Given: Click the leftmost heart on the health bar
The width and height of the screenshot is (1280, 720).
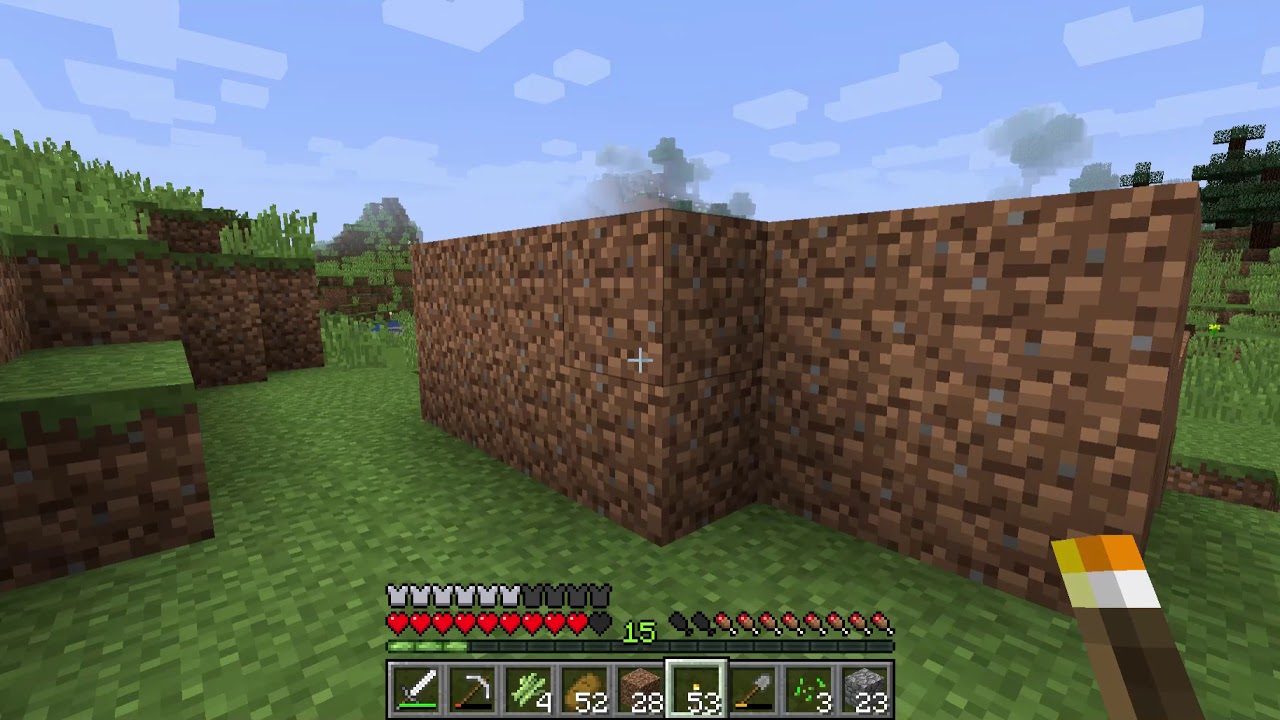Looking at the screenshot, I should tap(397, 622).
